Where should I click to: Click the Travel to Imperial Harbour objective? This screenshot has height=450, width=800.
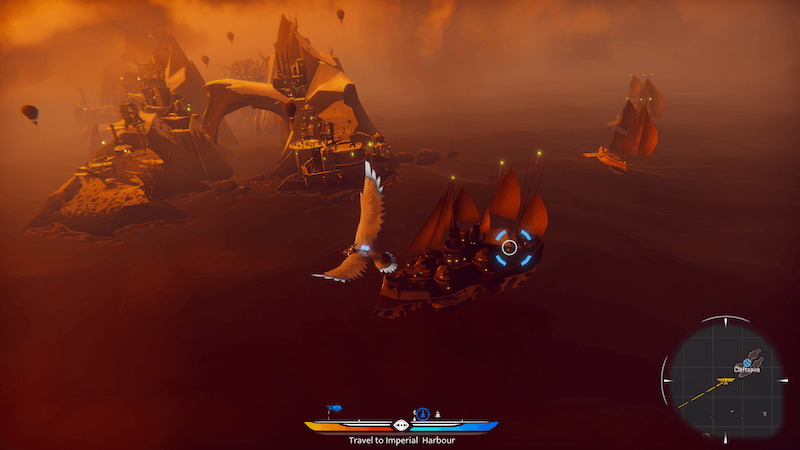click(x=400, y=439)
